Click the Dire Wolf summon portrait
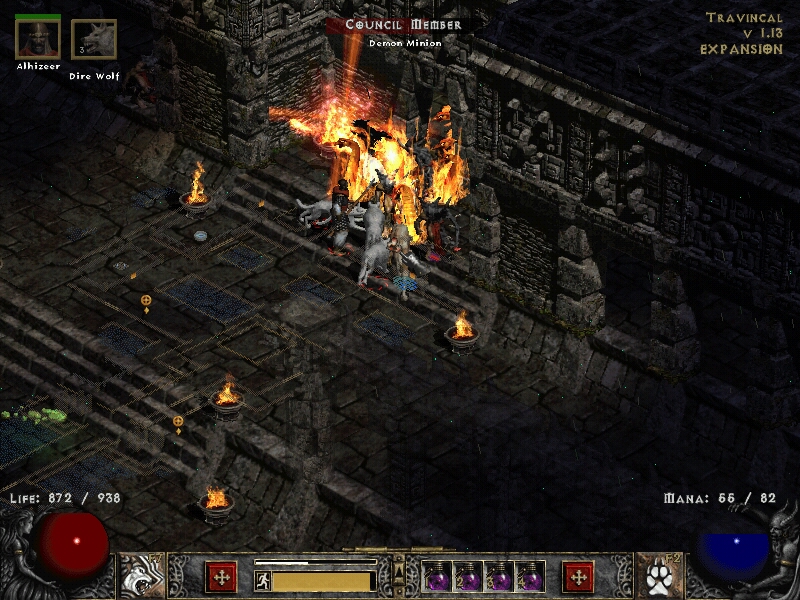The height and width of the screenshot is (600, 800). tap(94, 40)
